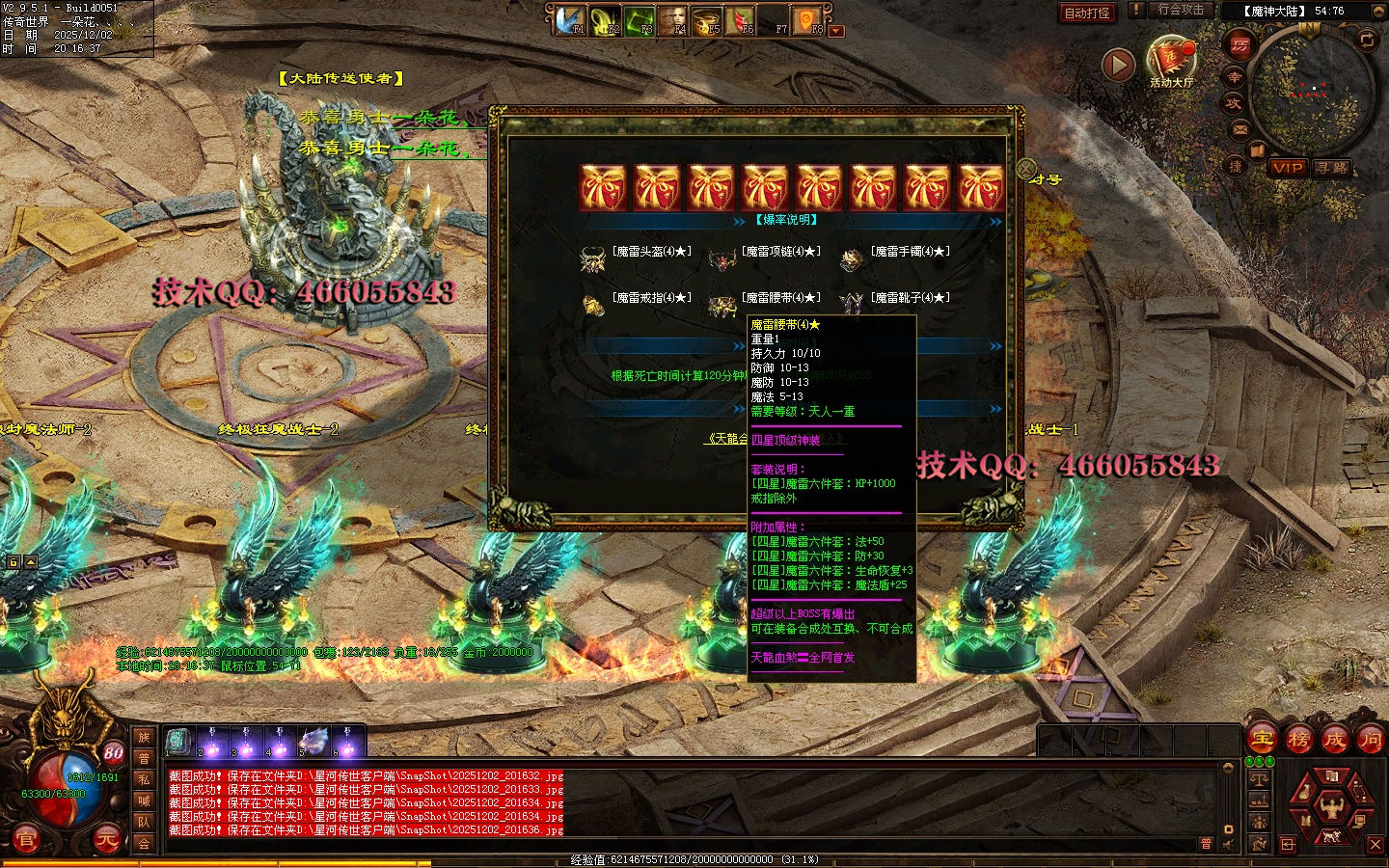Open the VIP panel

tap(1288, 167)
